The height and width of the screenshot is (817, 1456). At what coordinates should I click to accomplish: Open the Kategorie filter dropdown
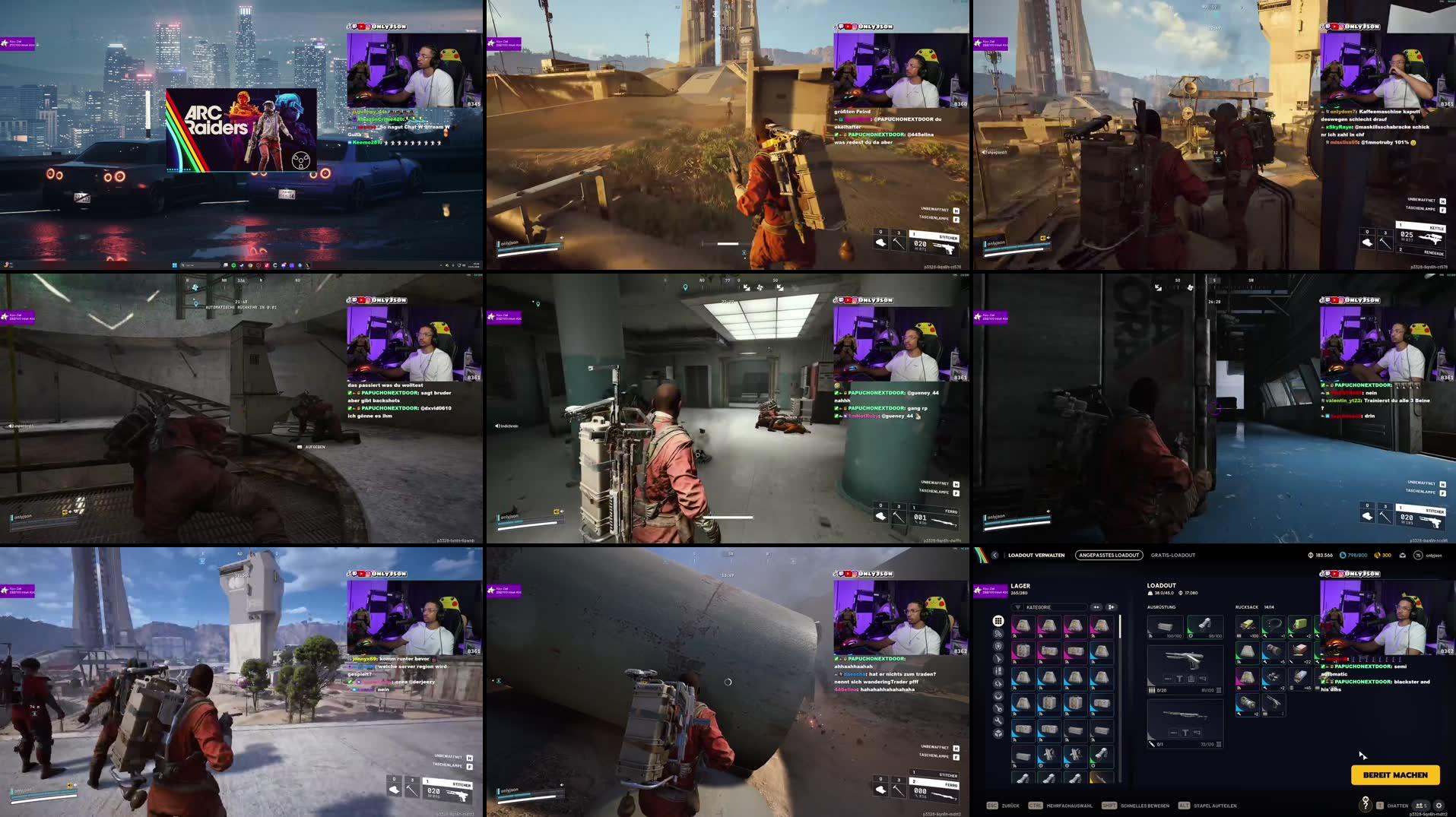pyautogui.click(x=1048, y=606)
